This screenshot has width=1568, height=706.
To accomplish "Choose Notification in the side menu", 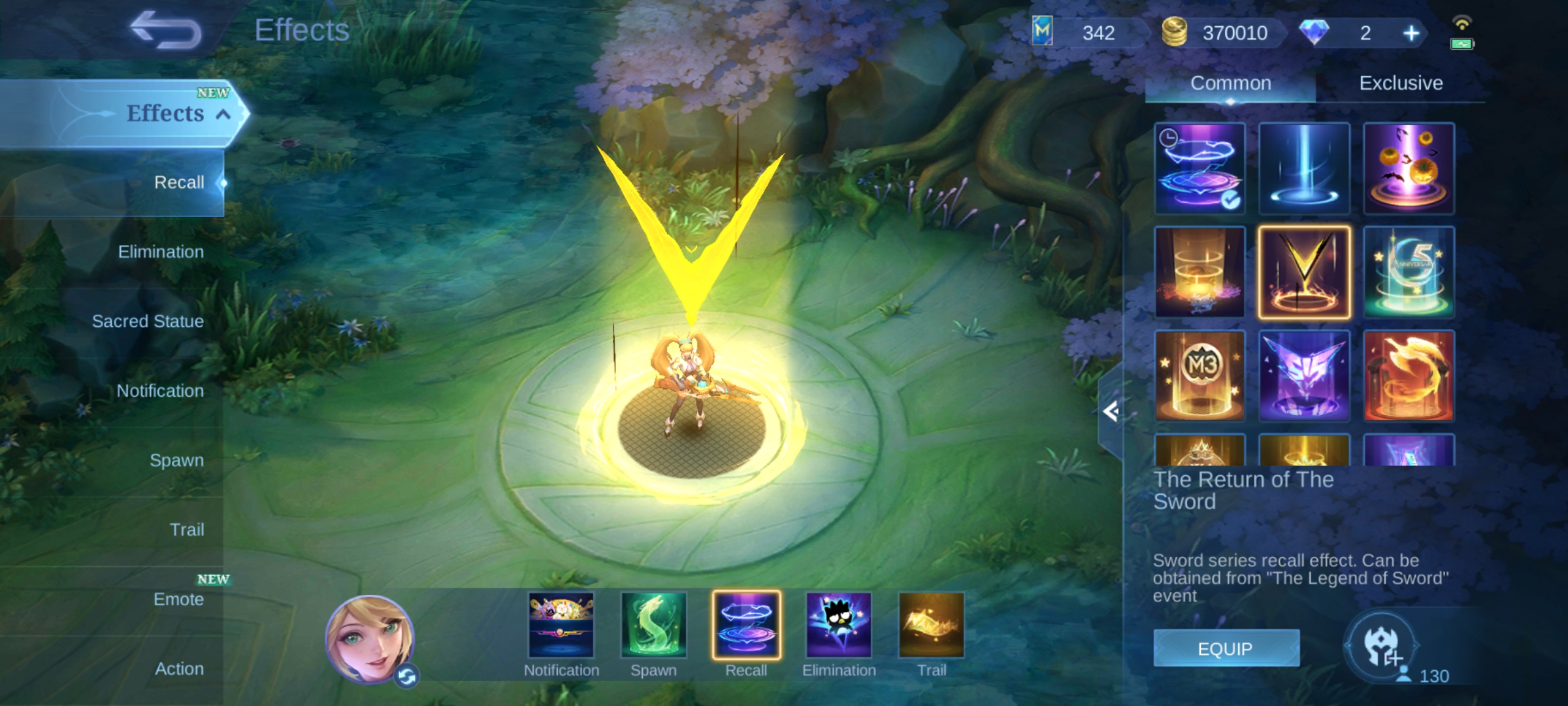I will point(160,391).
